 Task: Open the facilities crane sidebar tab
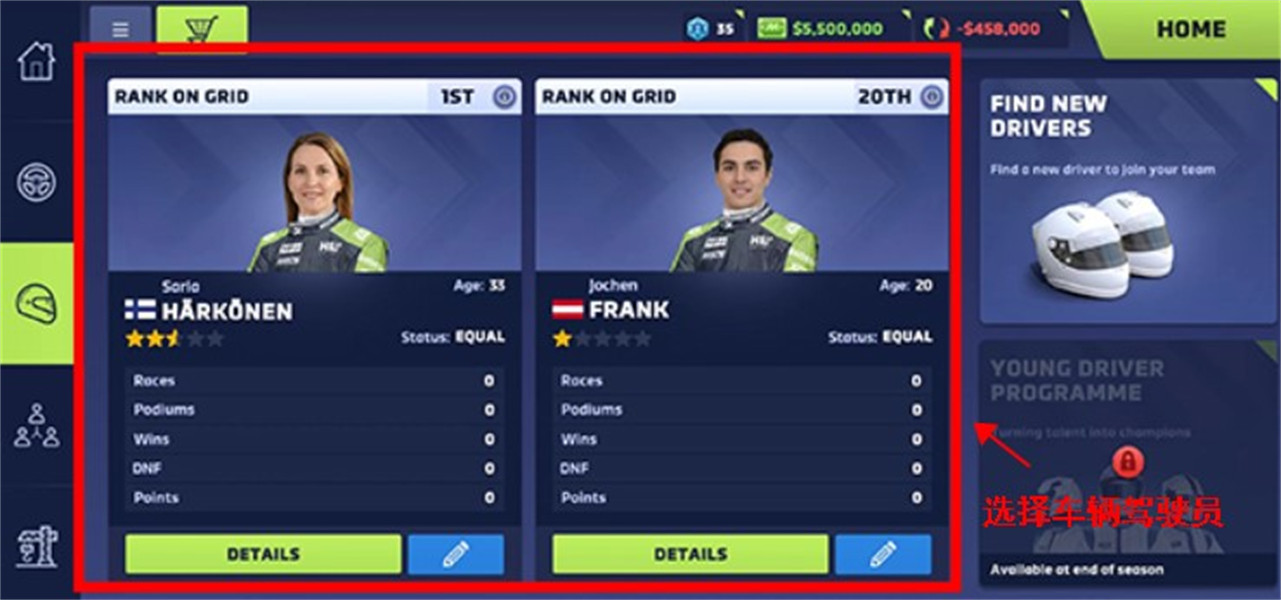(36, 546)
